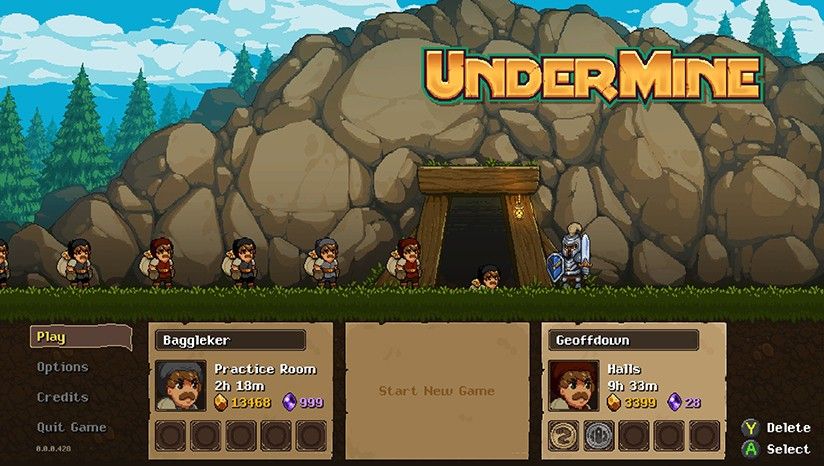View the Credits screen
824x466 pixels.
click(x=63, y=397)
